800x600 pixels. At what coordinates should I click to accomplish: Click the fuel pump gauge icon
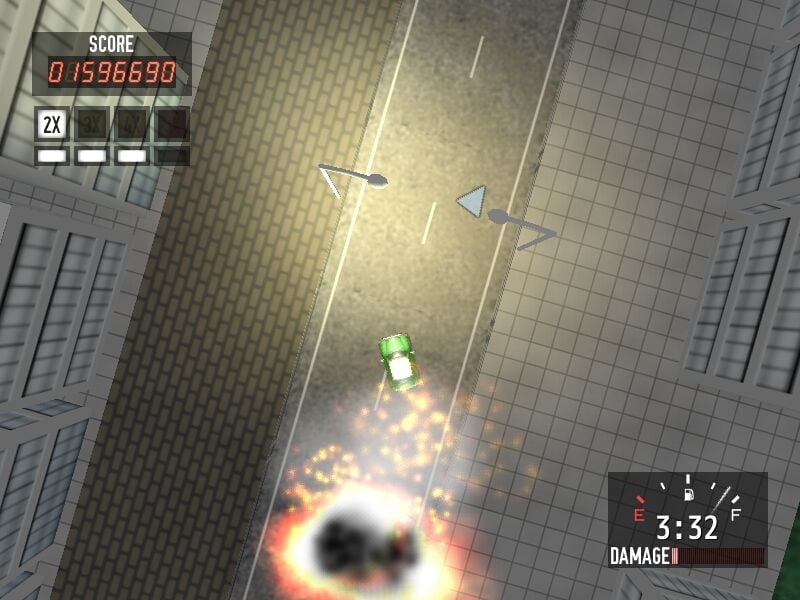point(688,493)
